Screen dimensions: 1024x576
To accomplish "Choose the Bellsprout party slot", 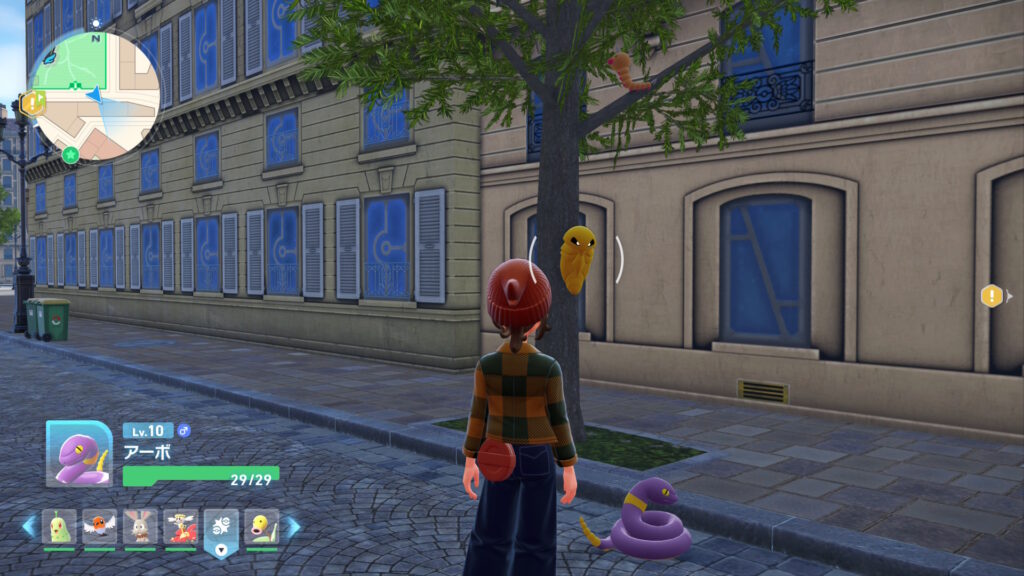I will (x=261, y=526).
